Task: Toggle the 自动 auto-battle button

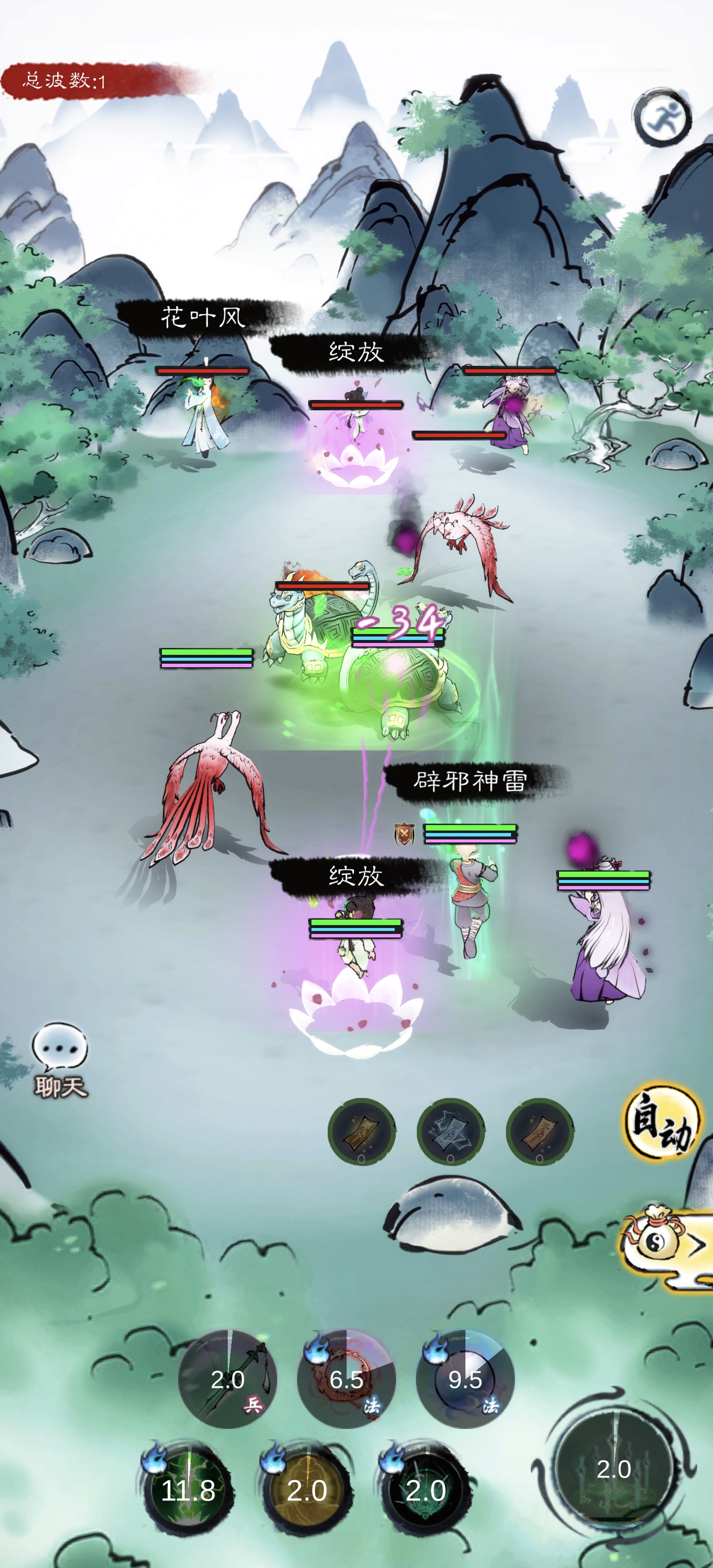Action: pos(661,1121)
